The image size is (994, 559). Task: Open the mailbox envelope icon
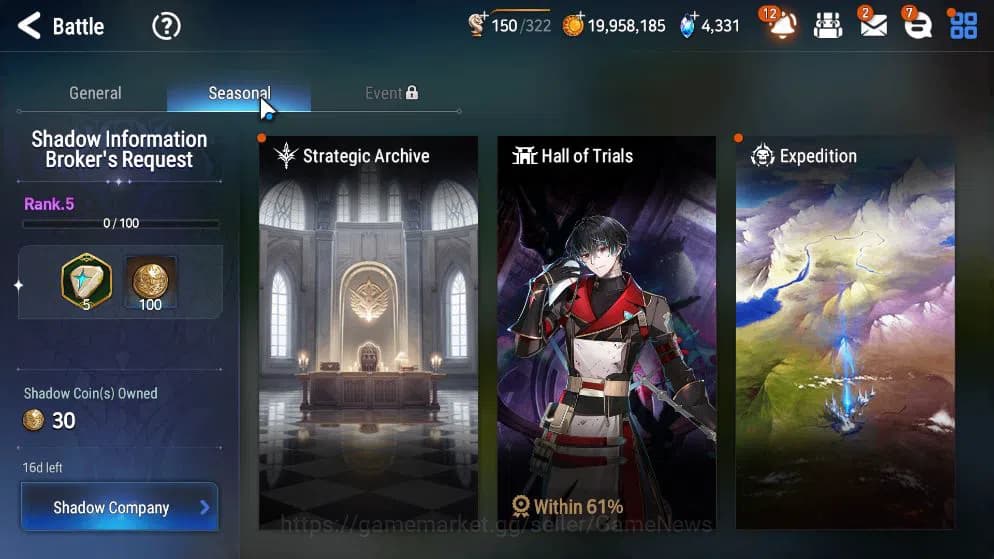click(x=873, y=26)
